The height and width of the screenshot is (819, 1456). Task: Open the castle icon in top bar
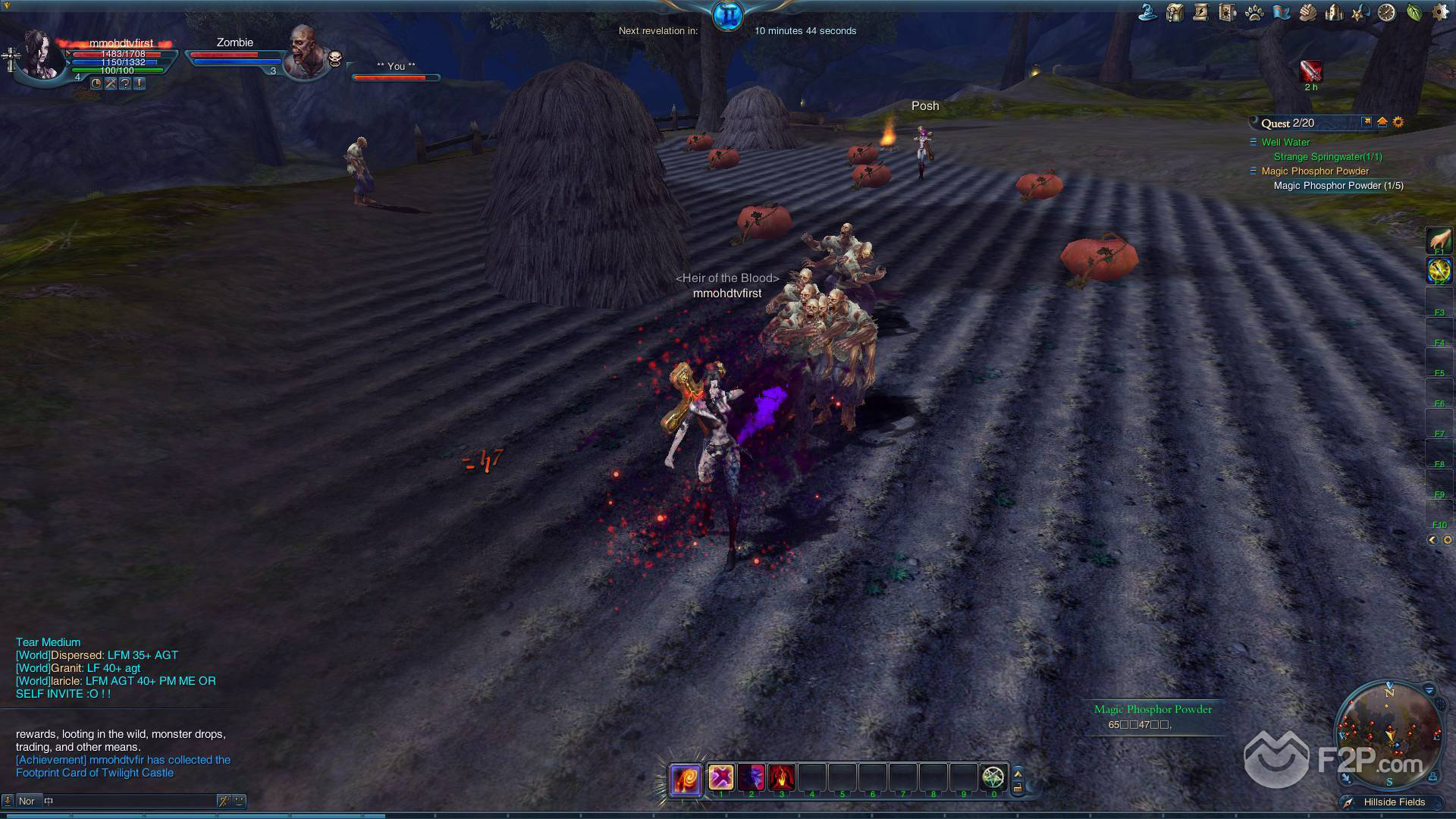(x=1335, y=12)
